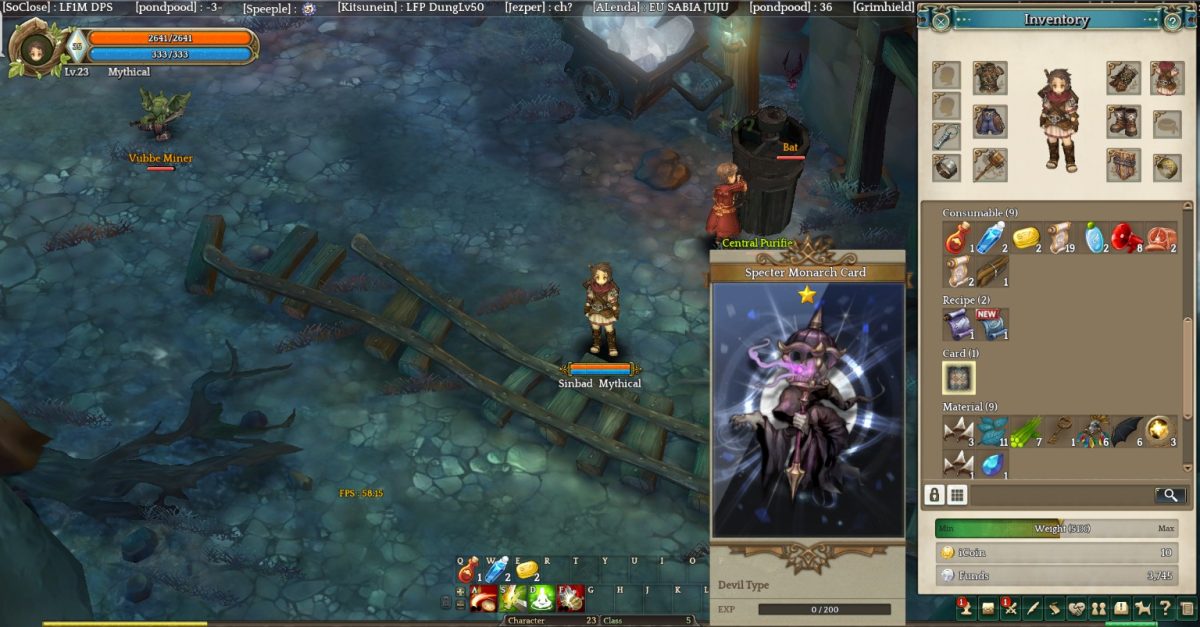The width and height of the screenshot is (1200, 627).
Task: Click the recipe marked NEW
Action: click(x=992, y=324)
